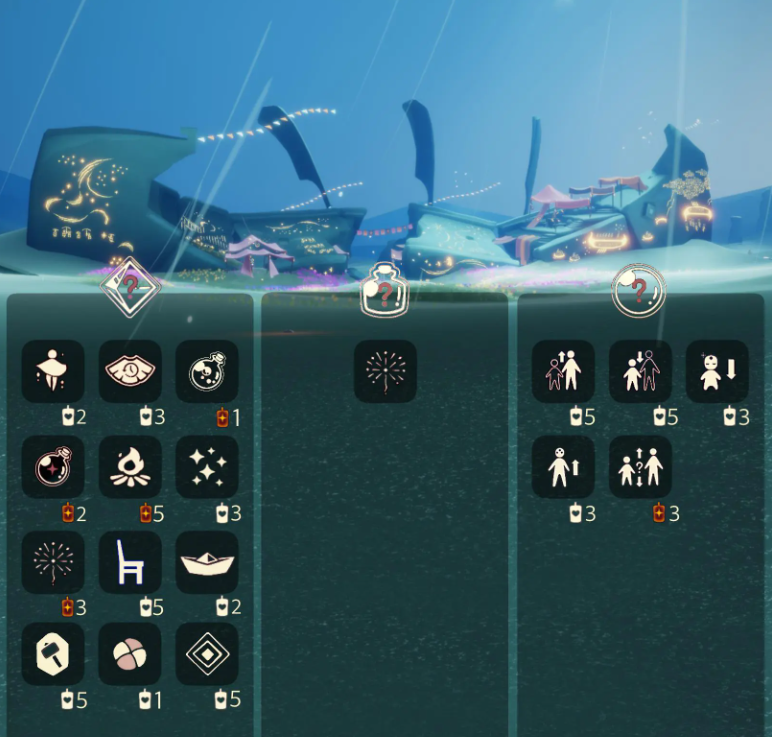The width and height of the screenshot is (772, 737).
Task: Select the random size question mark spell
Action: pos(640,466)
